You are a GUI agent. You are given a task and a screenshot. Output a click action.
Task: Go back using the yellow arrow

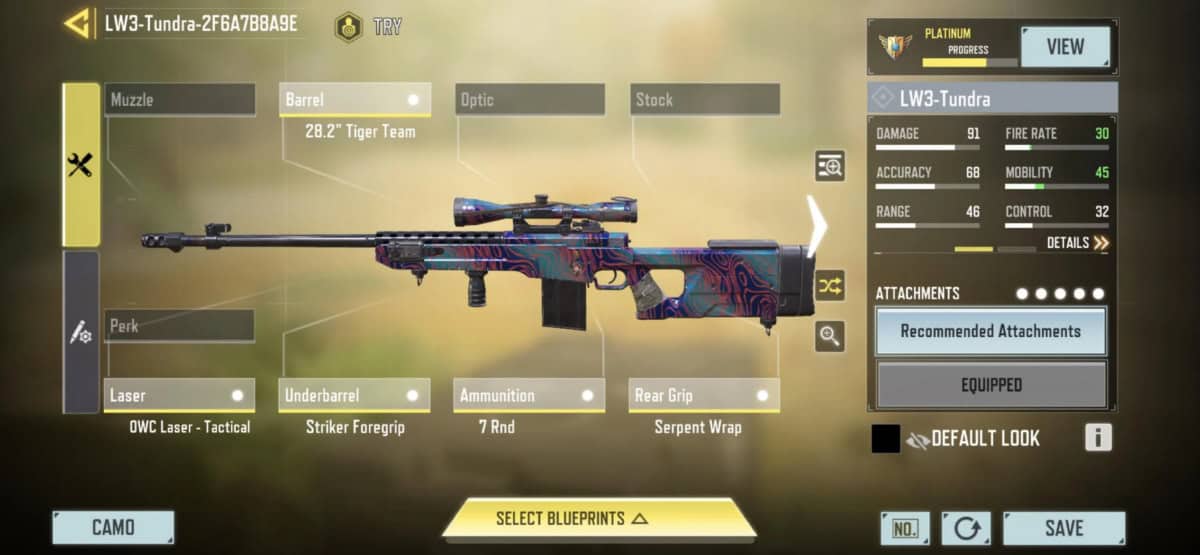click(x=77, y=24)
